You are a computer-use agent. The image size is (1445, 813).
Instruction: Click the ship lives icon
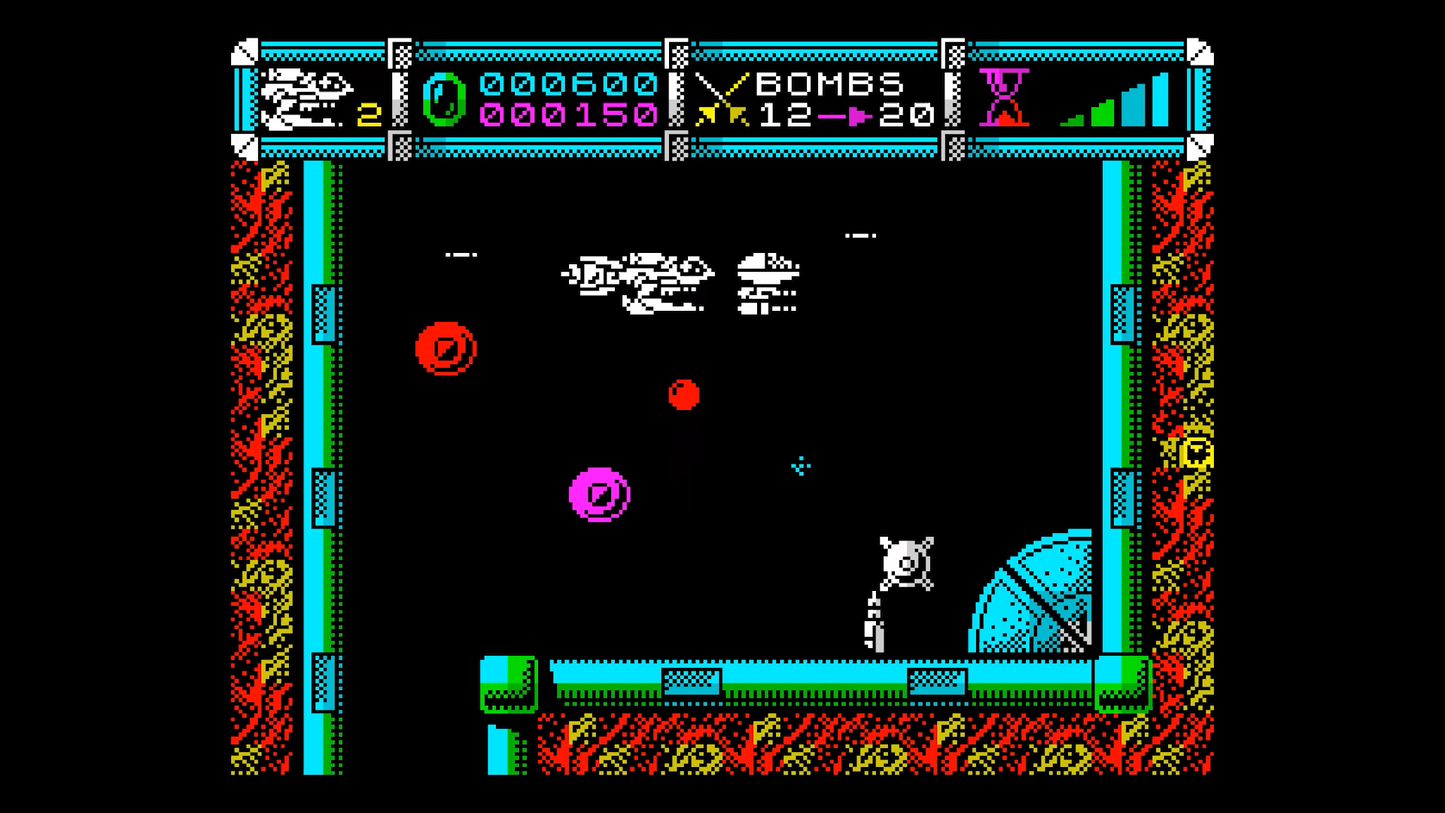(305, 98)
